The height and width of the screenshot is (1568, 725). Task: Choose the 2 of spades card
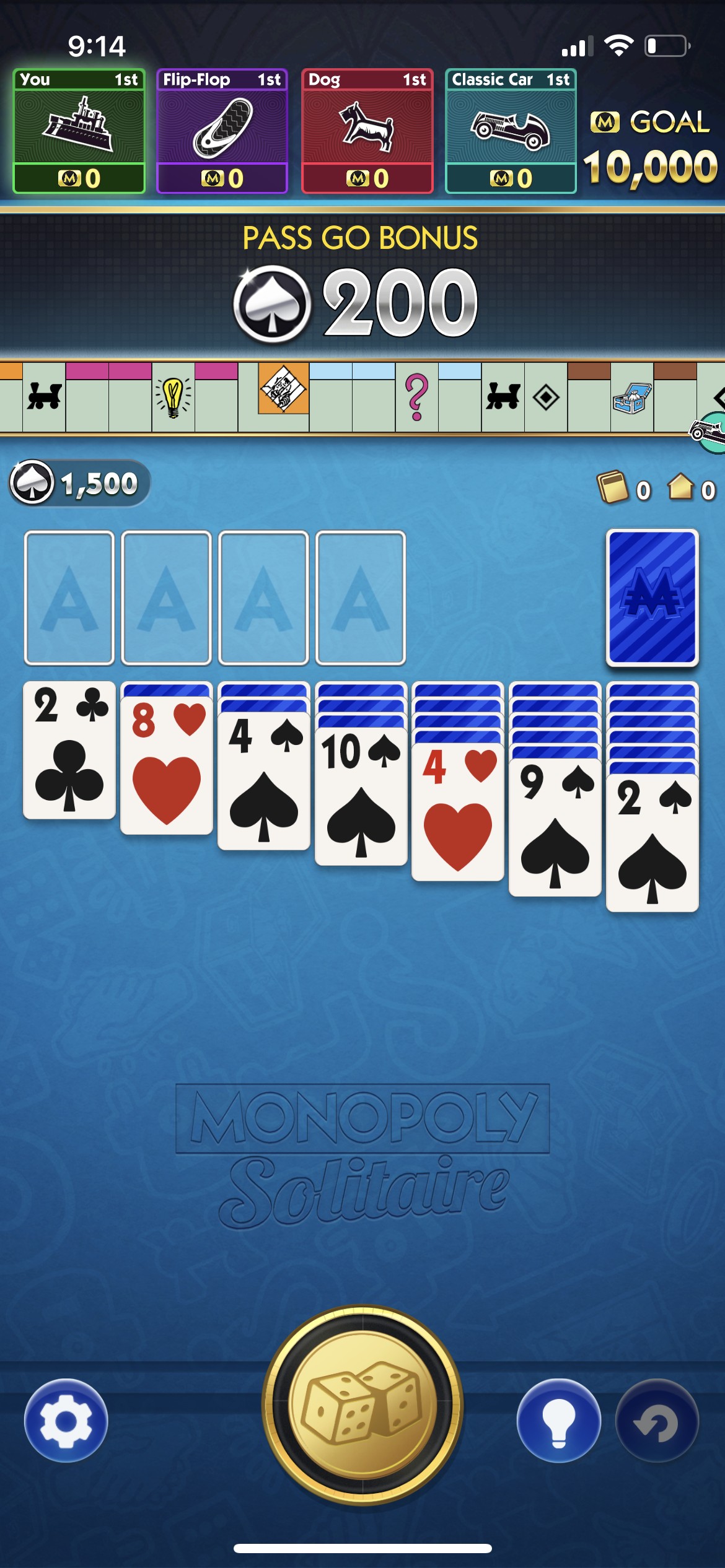[x=652, y=843]
